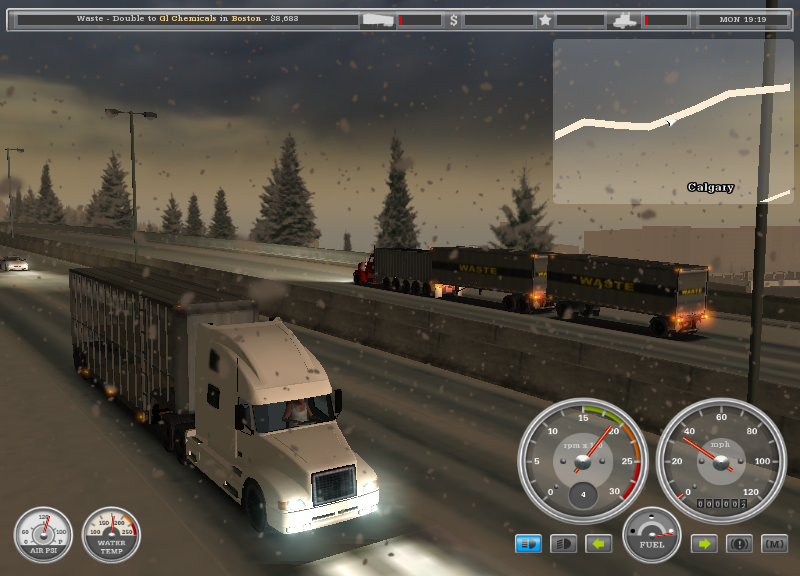Toggle the high beam headlights button
Viewport: 800px width, 576px height.
[528, 544]
